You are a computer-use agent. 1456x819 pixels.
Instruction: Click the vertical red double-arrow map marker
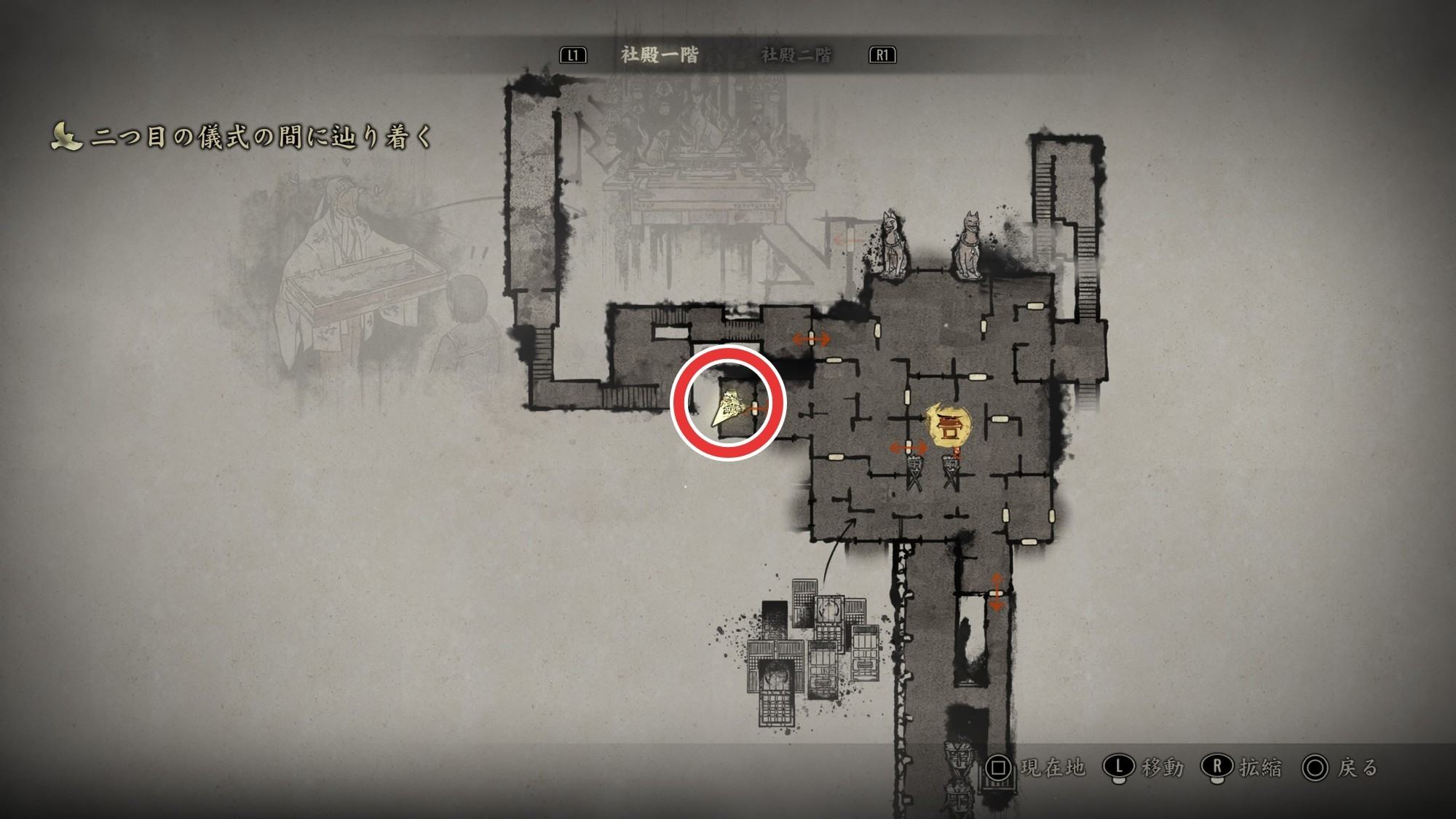click(x=996, y=590)
